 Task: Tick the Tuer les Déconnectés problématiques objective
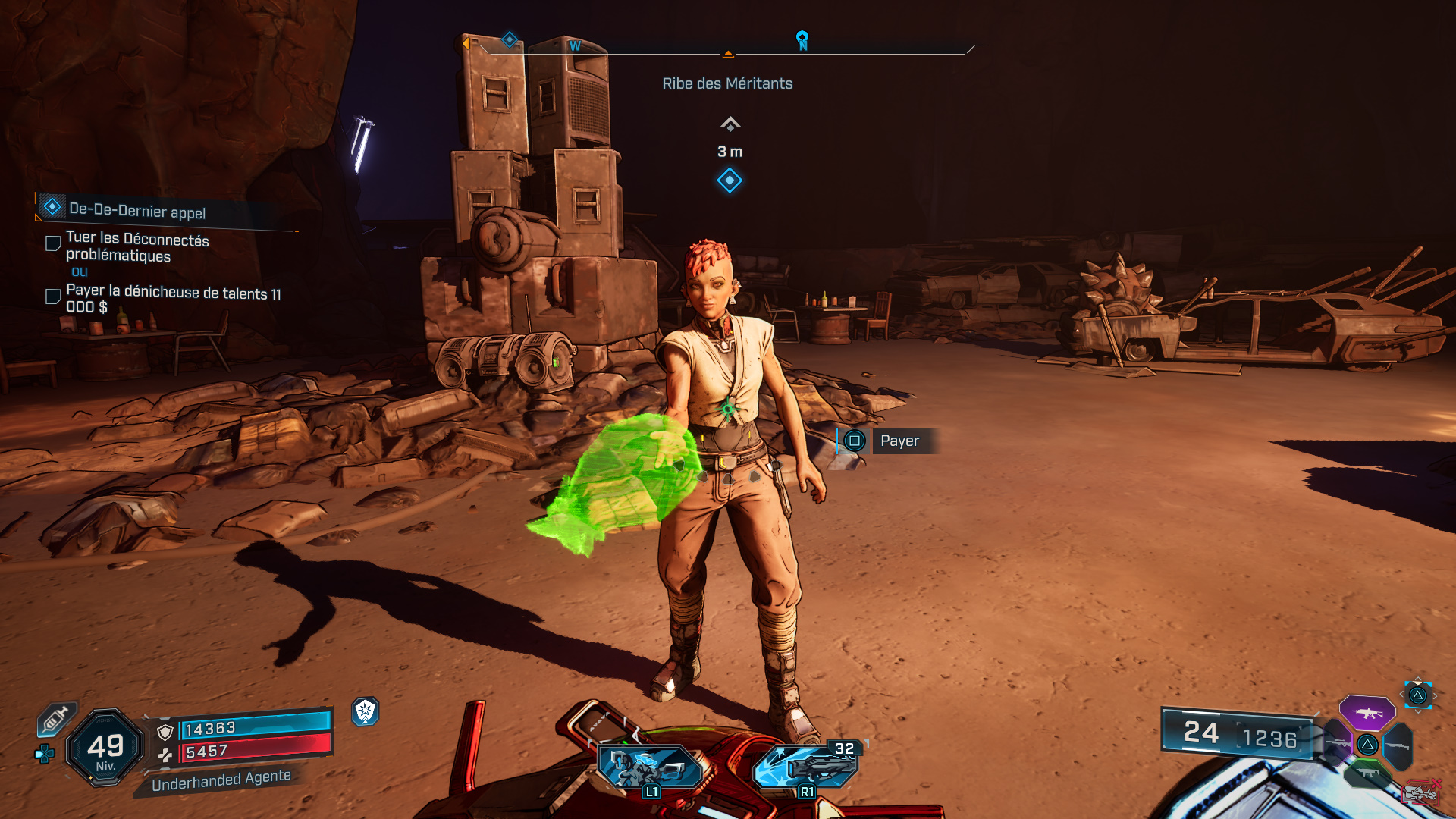(x=53, y=243)
